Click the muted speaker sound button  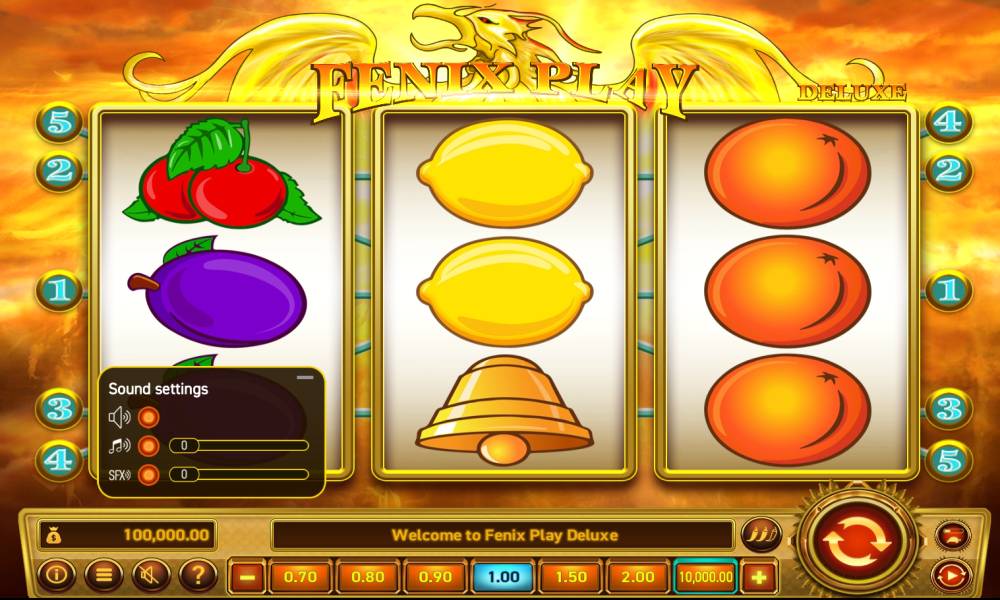[x=150, y=575]
